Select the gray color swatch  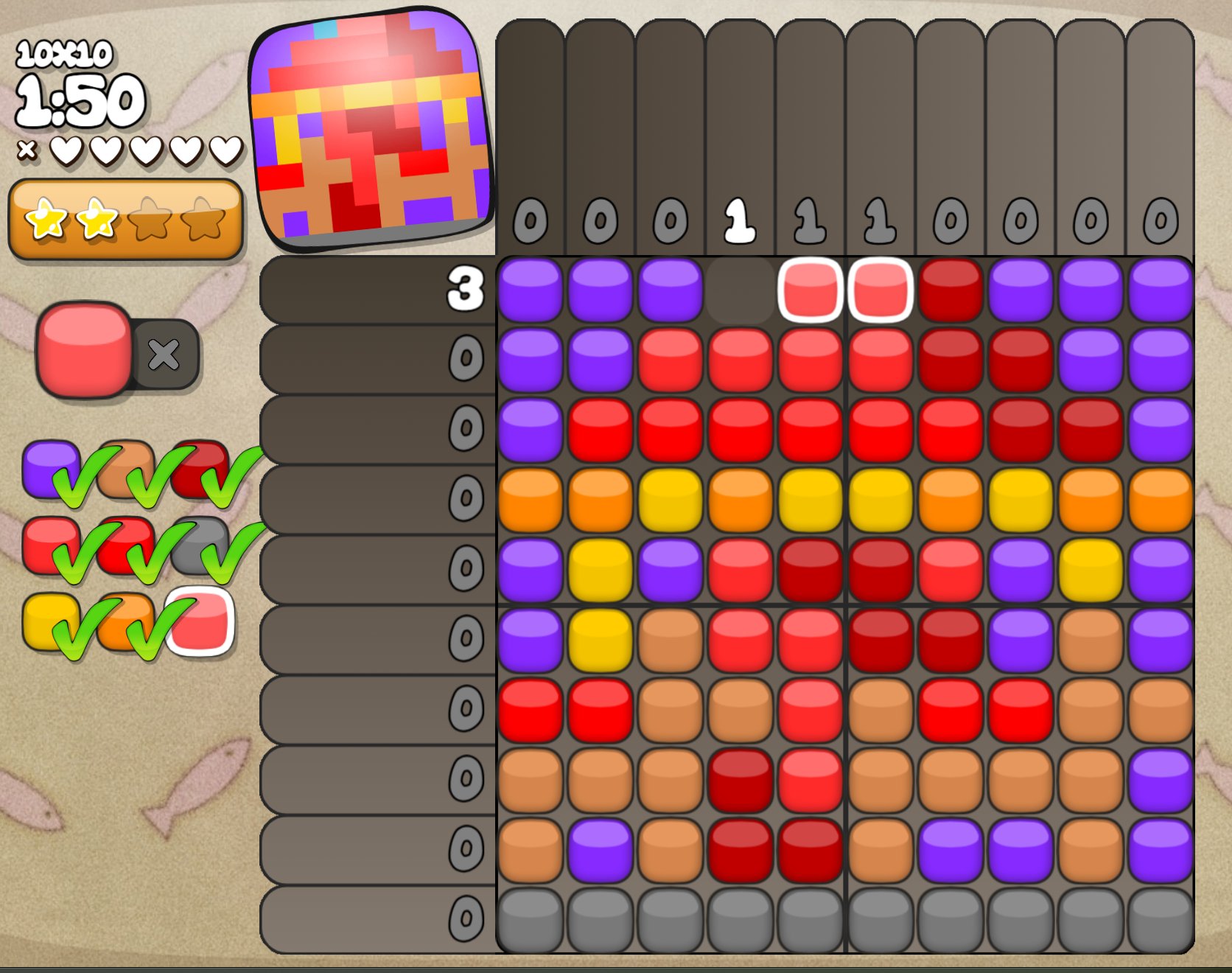click(x=199, y=545)
